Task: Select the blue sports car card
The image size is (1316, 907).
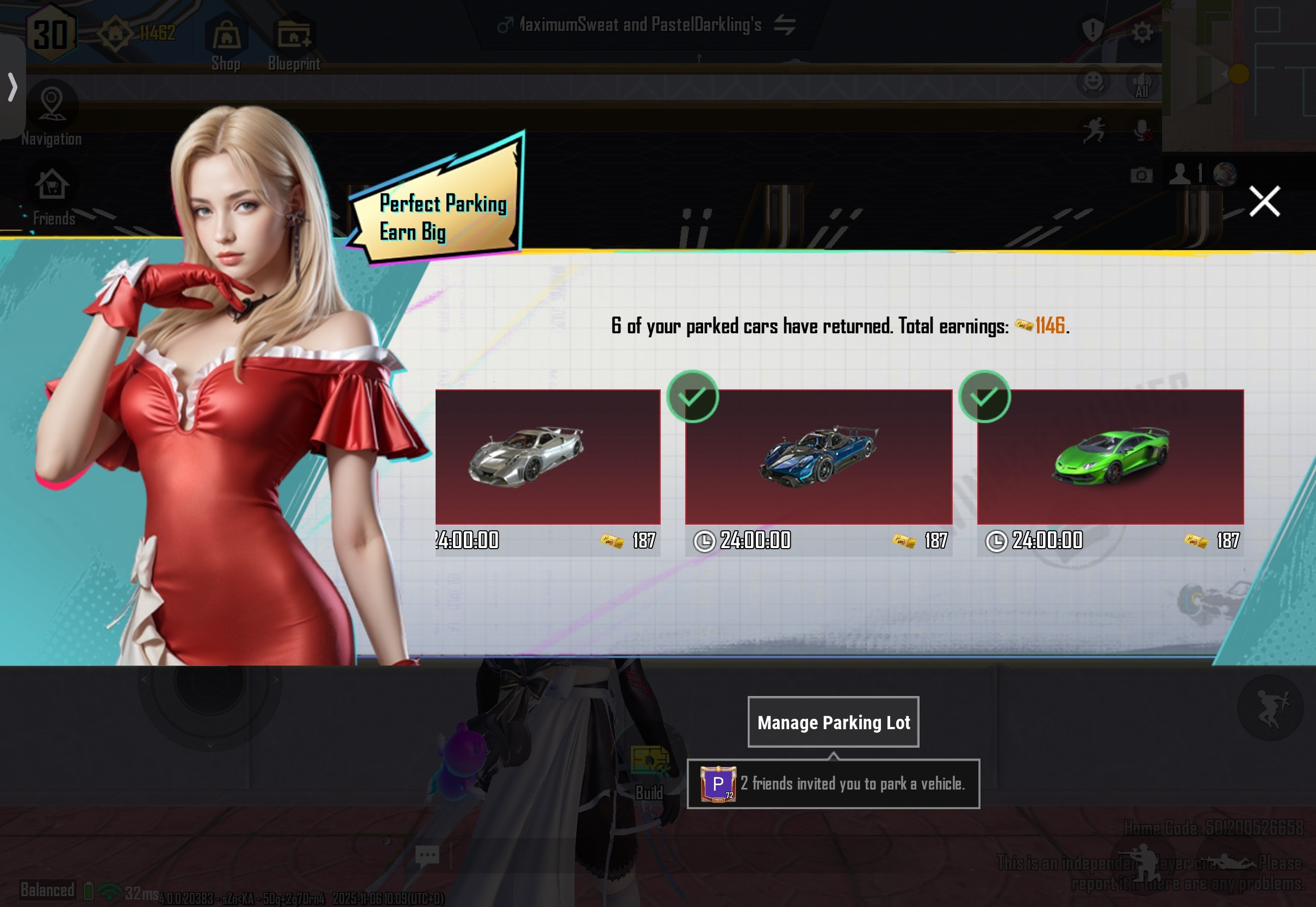Action: [818, 457]
